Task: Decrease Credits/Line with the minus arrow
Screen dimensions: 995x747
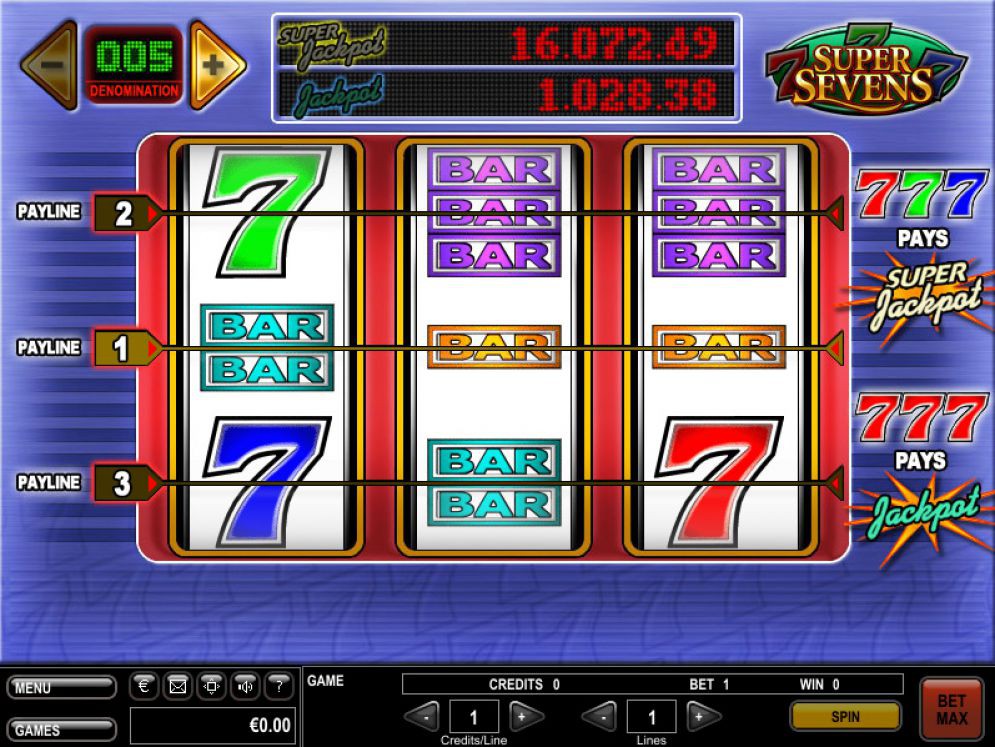Action: pos(425,716)
